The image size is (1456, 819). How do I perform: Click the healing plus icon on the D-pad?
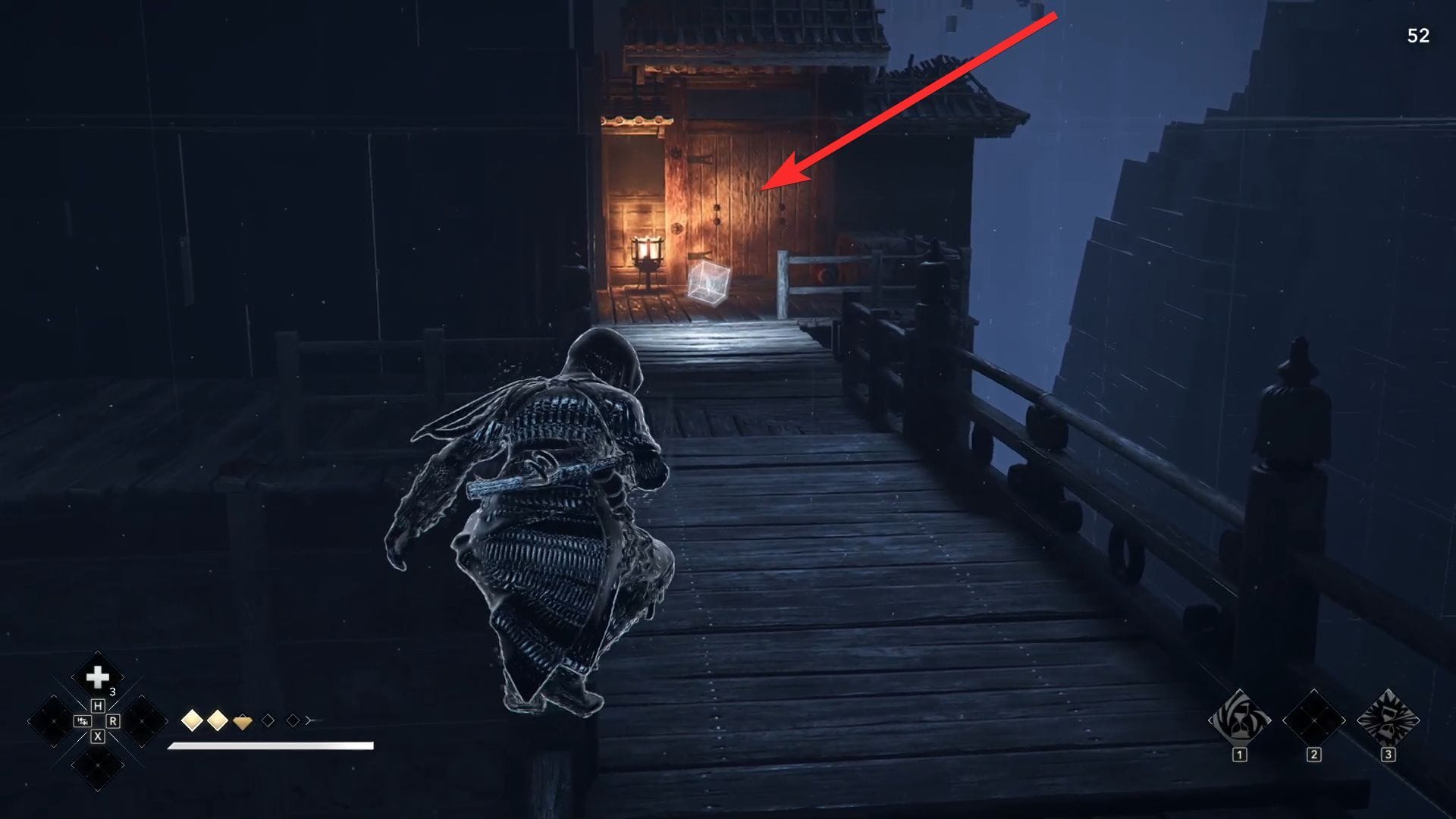point(96,676)
